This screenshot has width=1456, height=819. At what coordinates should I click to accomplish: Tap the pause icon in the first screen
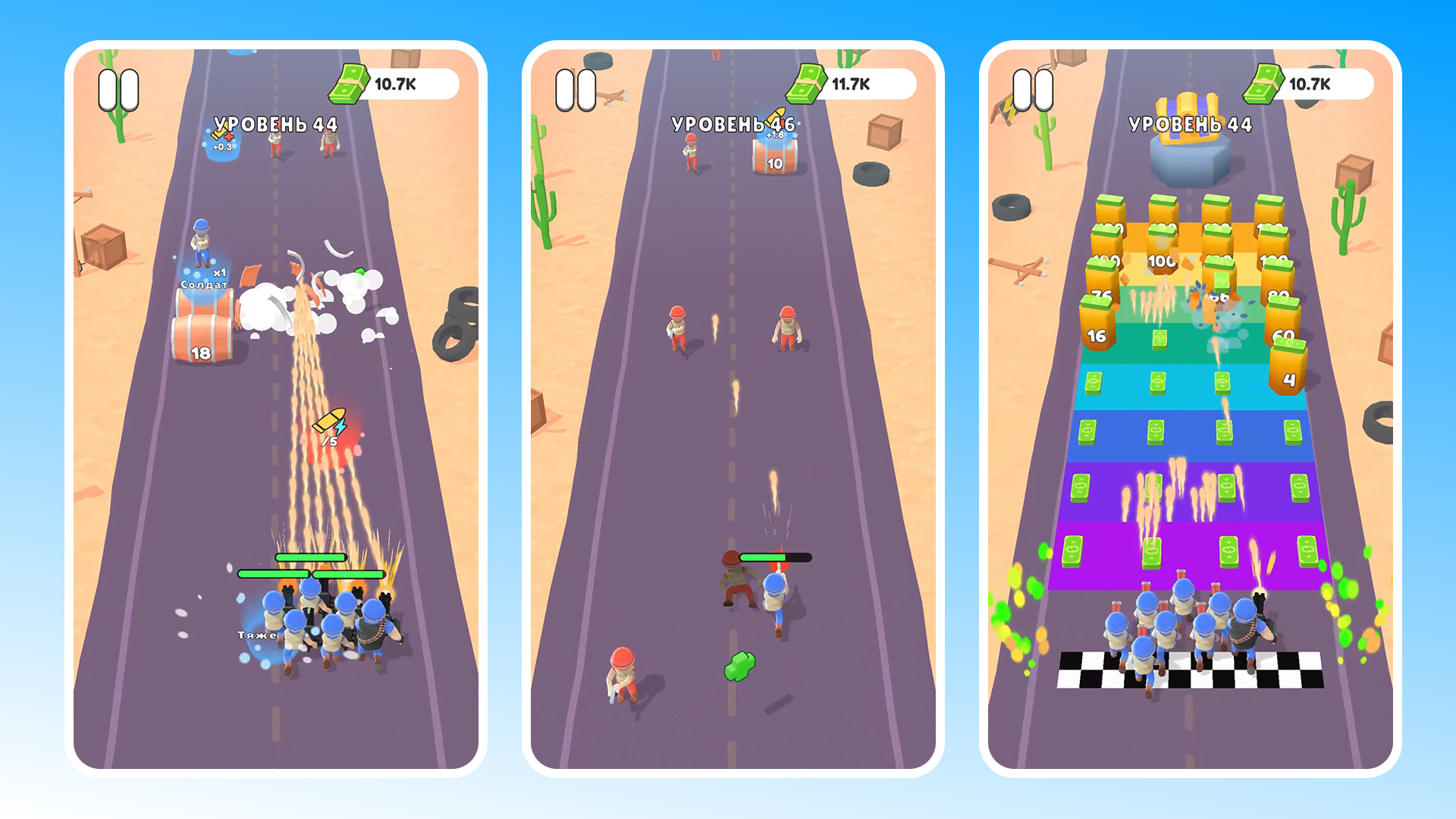[118, 87]
